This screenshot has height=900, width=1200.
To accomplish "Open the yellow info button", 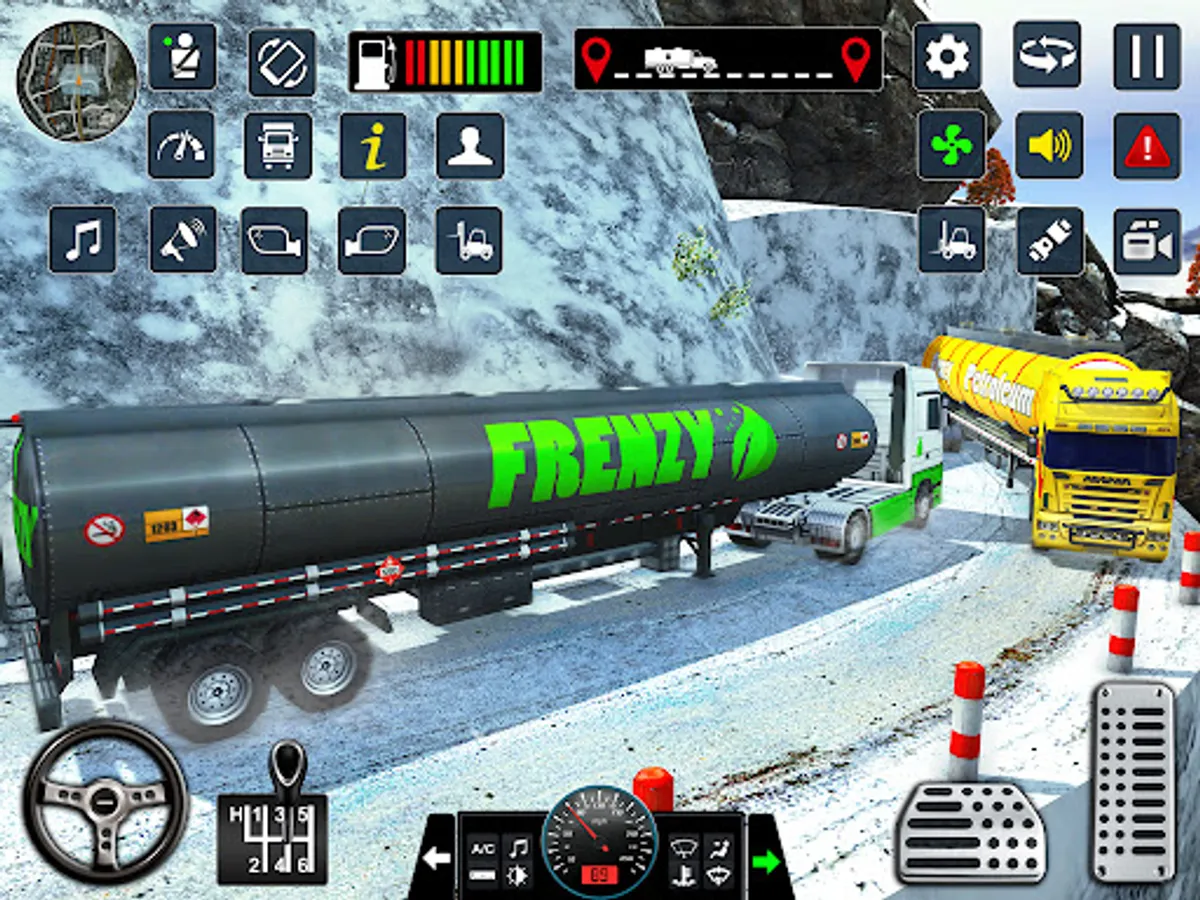I will click(x=373, y=146).
